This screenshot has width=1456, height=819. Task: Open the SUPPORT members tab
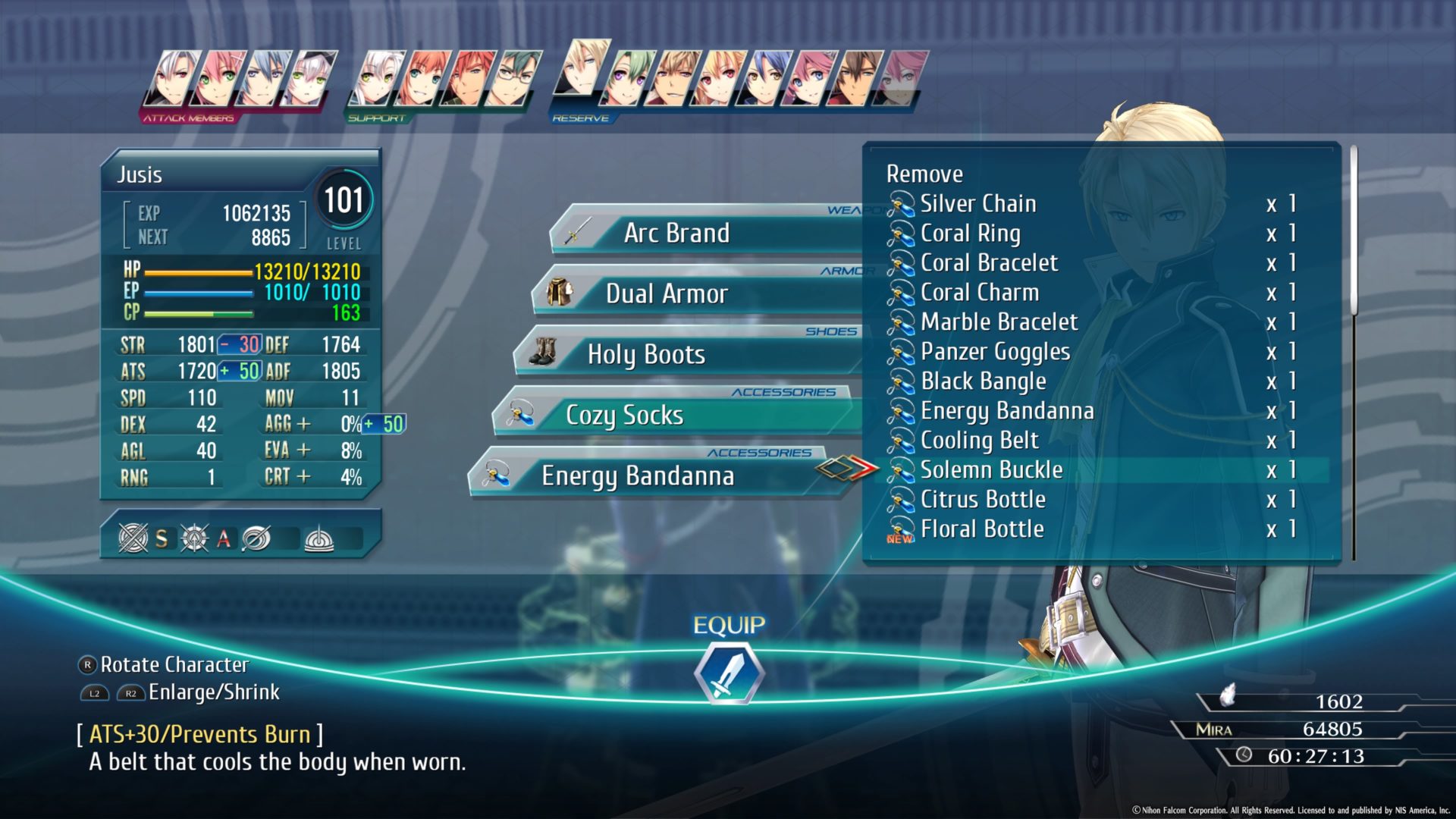click(377, 118)
